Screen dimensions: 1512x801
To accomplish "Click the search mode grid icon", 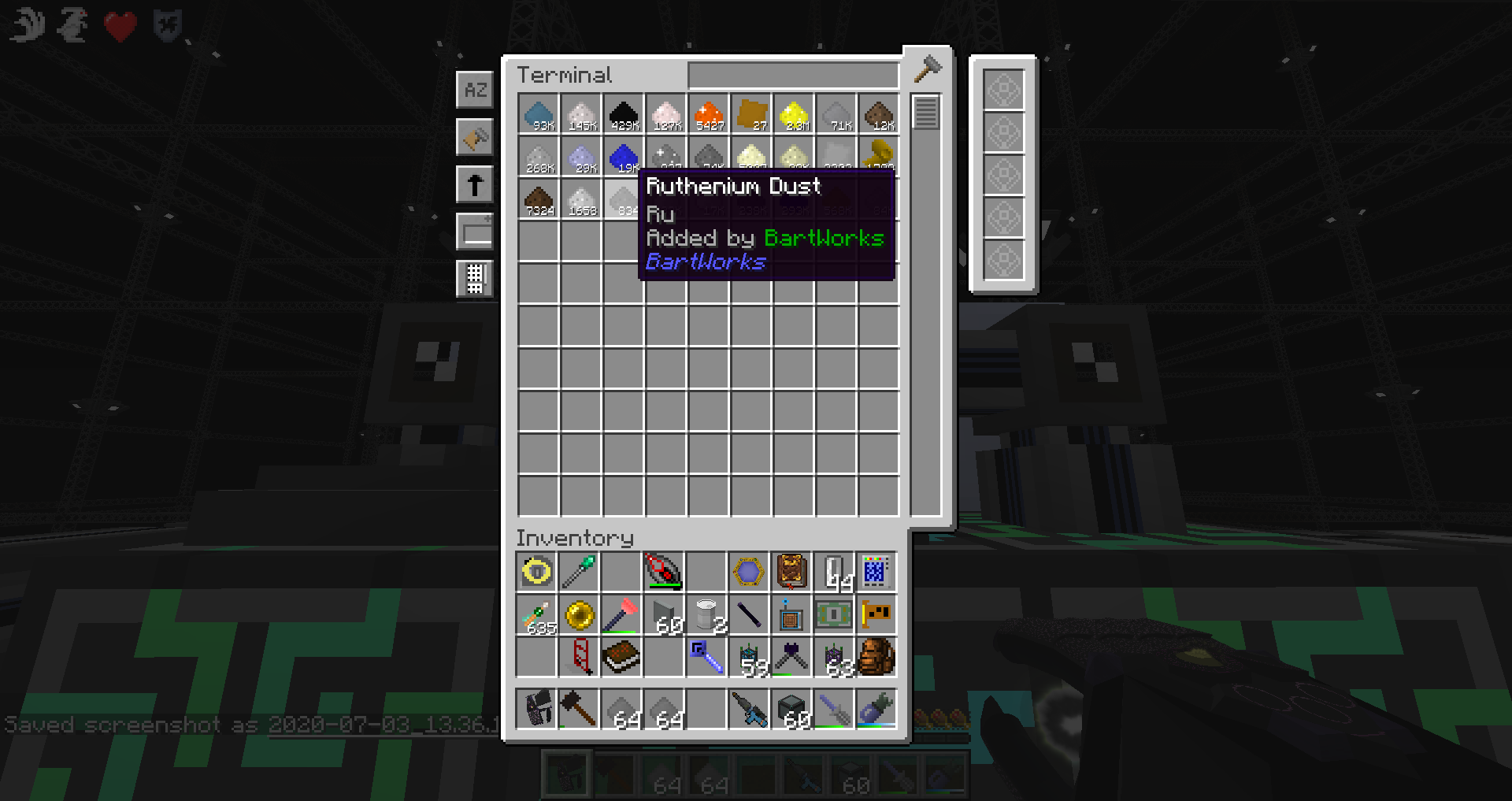I will point(475,279).
